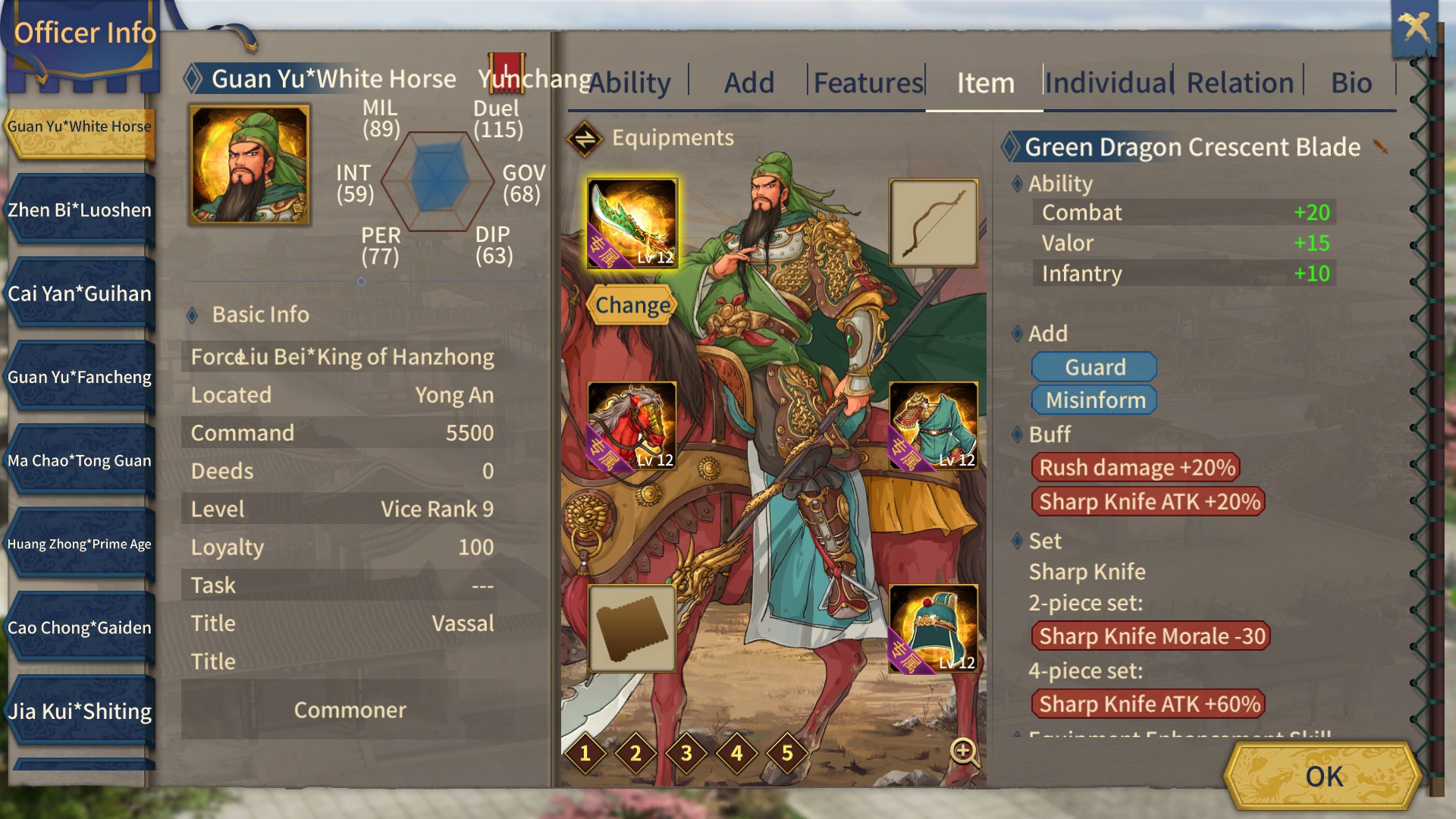1456x819 pixels.
Task: Enable the Misinform add option
Action: coord(1094,400)
